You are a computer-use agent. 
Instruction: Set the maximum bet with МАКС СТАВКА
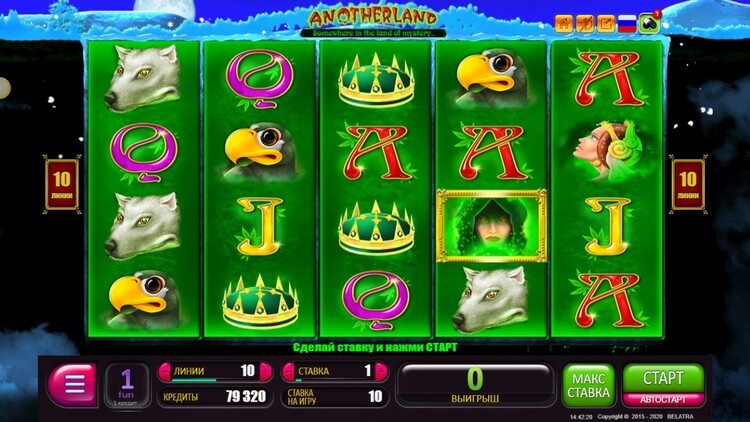(x=588, y=385)
